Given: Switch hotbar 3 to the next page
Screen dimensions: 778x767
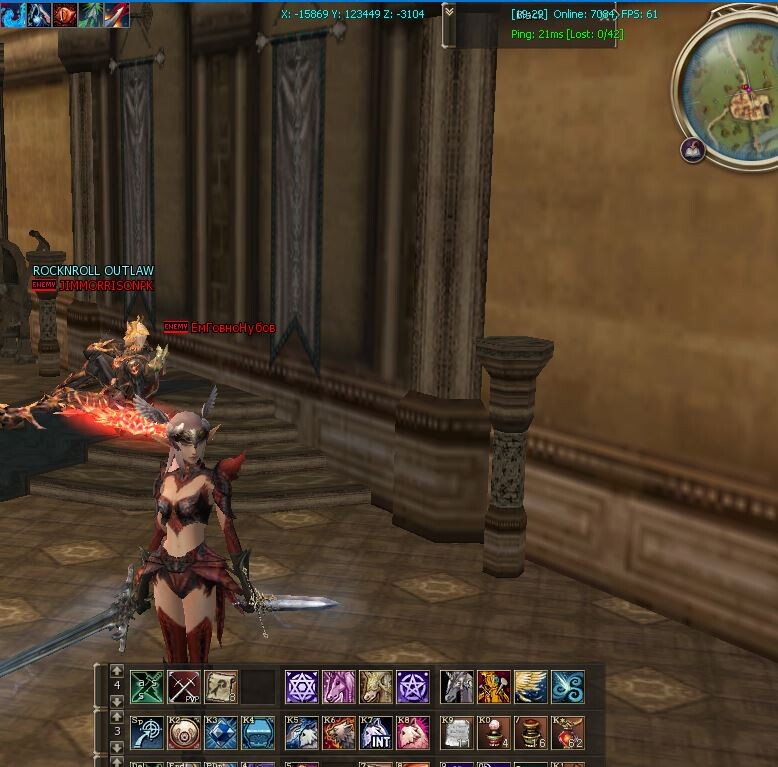Looking at the screenshot, I should 117,746.
